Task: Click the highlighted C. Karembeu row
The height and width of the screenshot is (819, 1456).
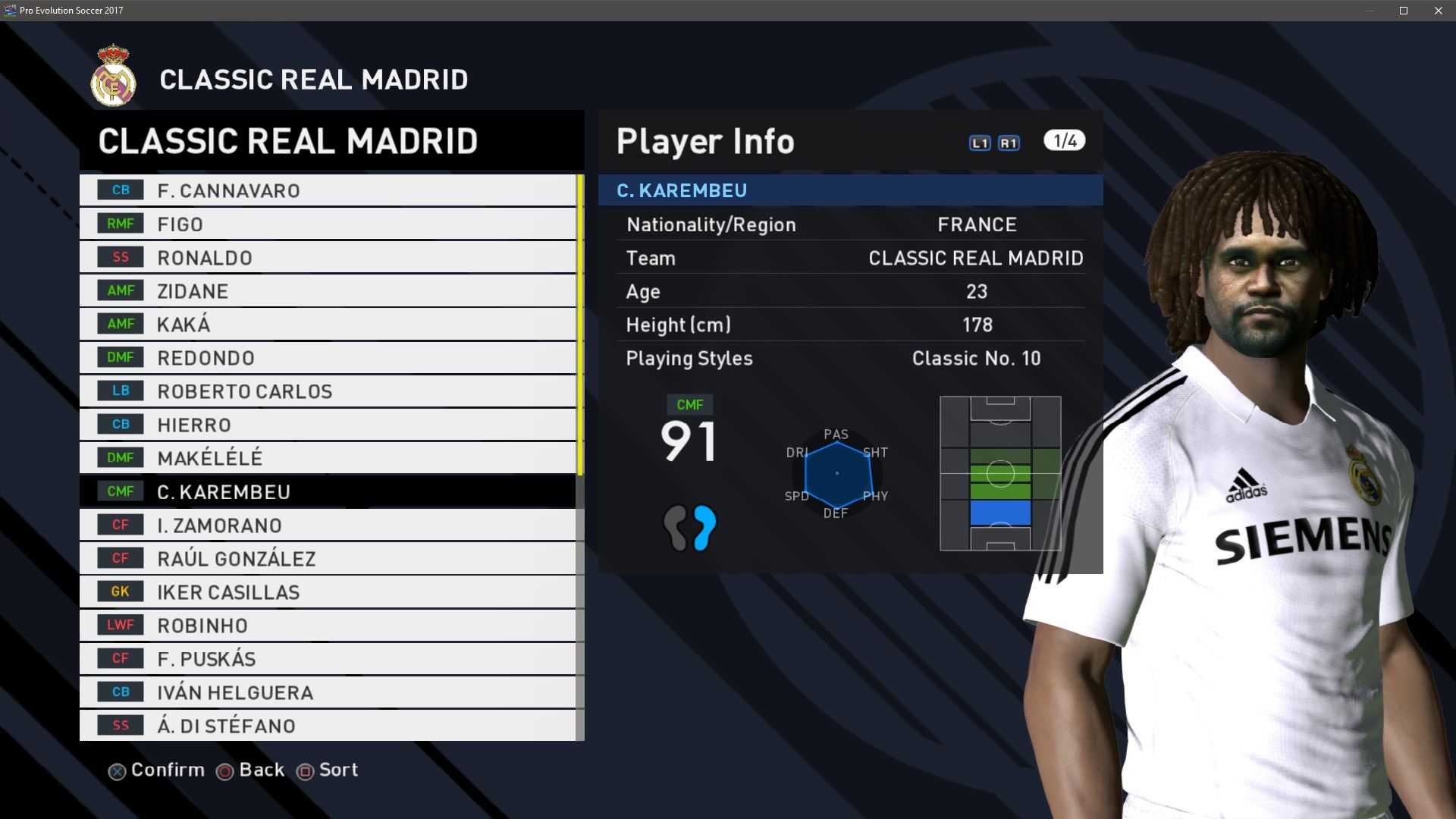Action: [x=327, y=491]
